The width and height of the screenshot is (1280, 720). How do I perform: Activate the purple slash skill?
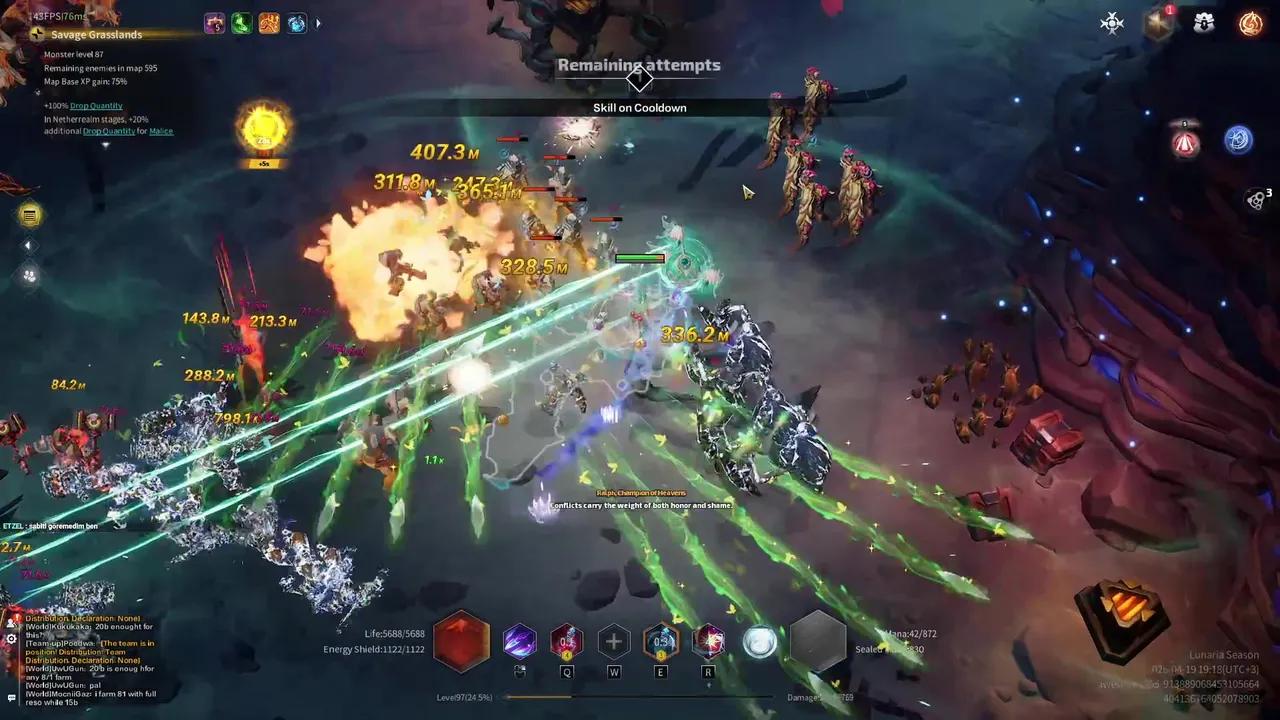tap(519, 641)
